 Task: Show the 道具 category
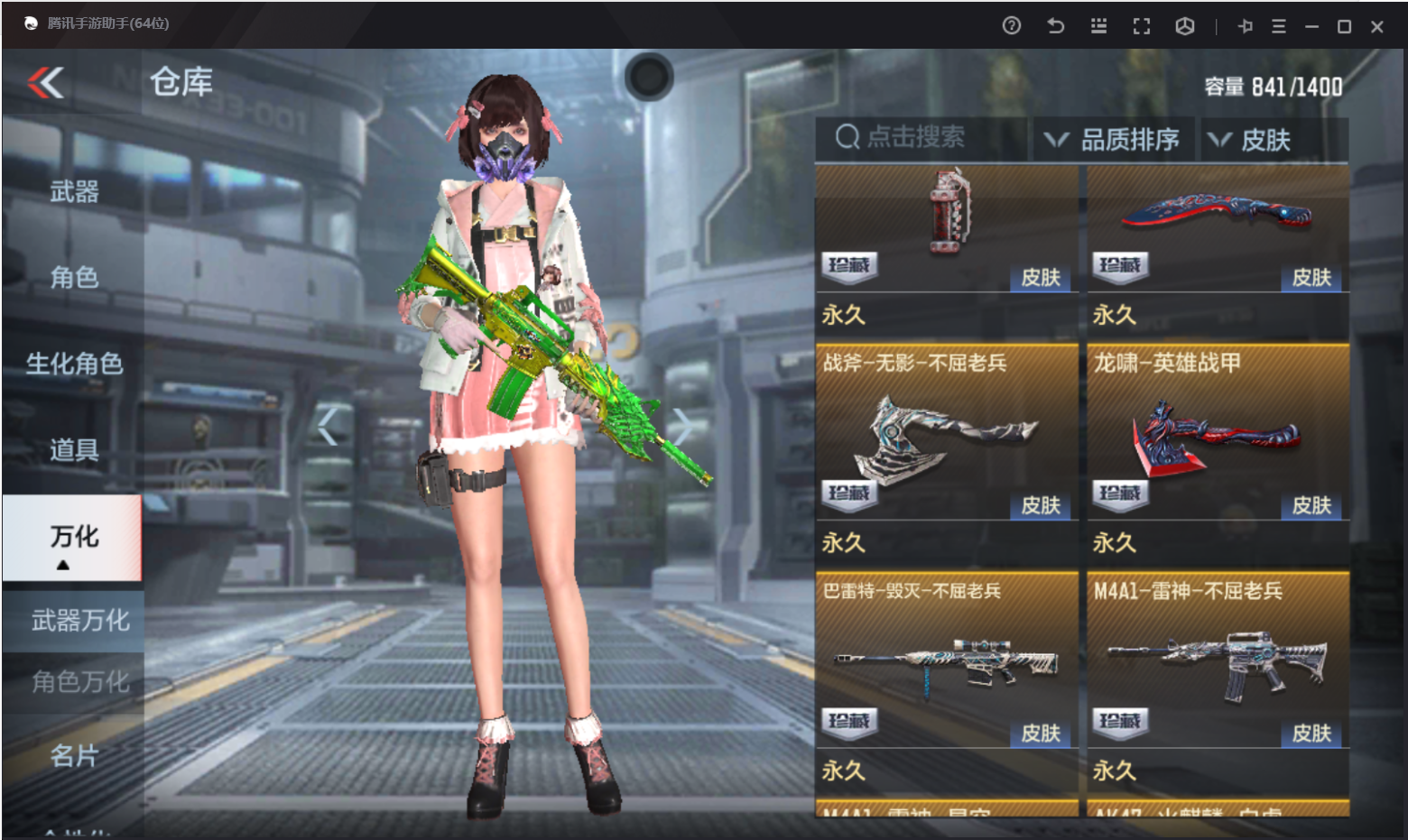74,449
